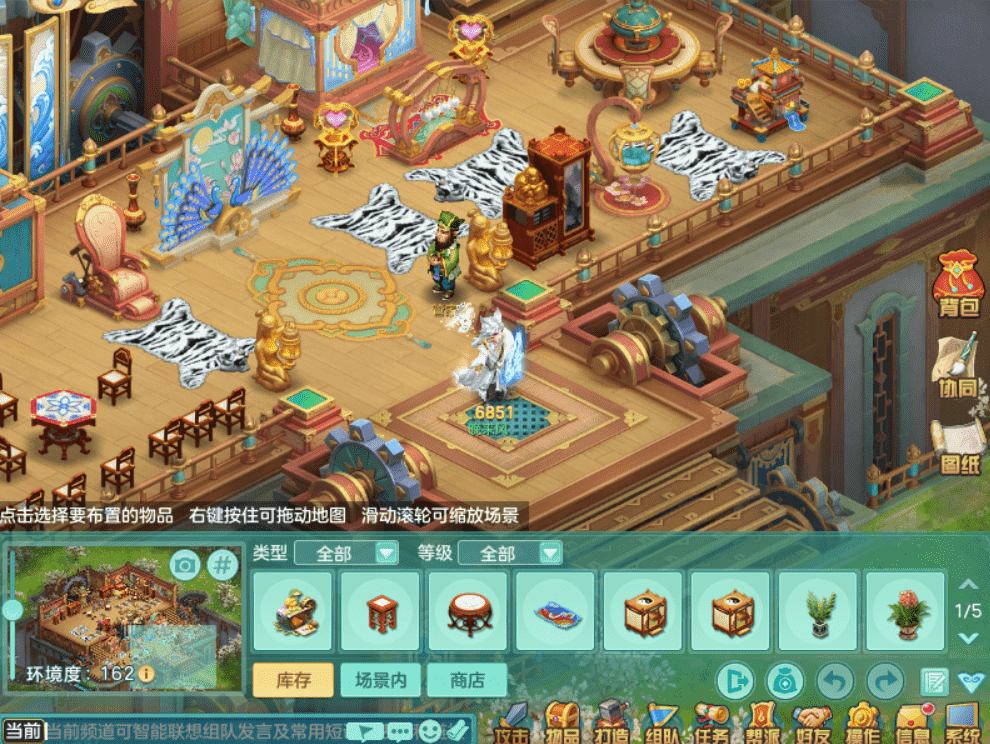Switch to the 商店 shop tab
This screenshot has width=990, height=744.
[467, 680]
